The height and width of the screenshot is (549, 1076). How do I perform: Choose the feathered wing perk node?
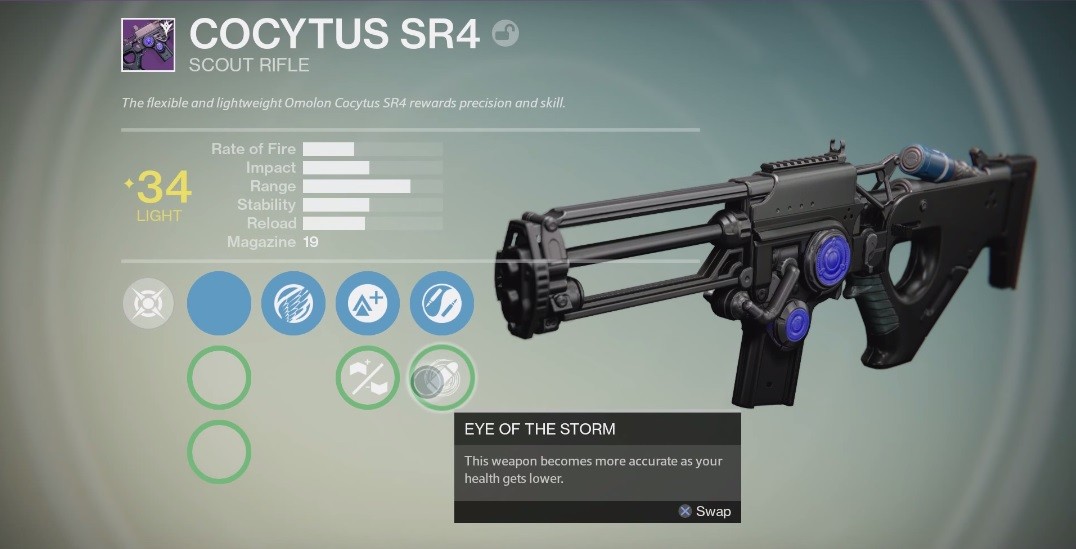click(x=293, y=303)
